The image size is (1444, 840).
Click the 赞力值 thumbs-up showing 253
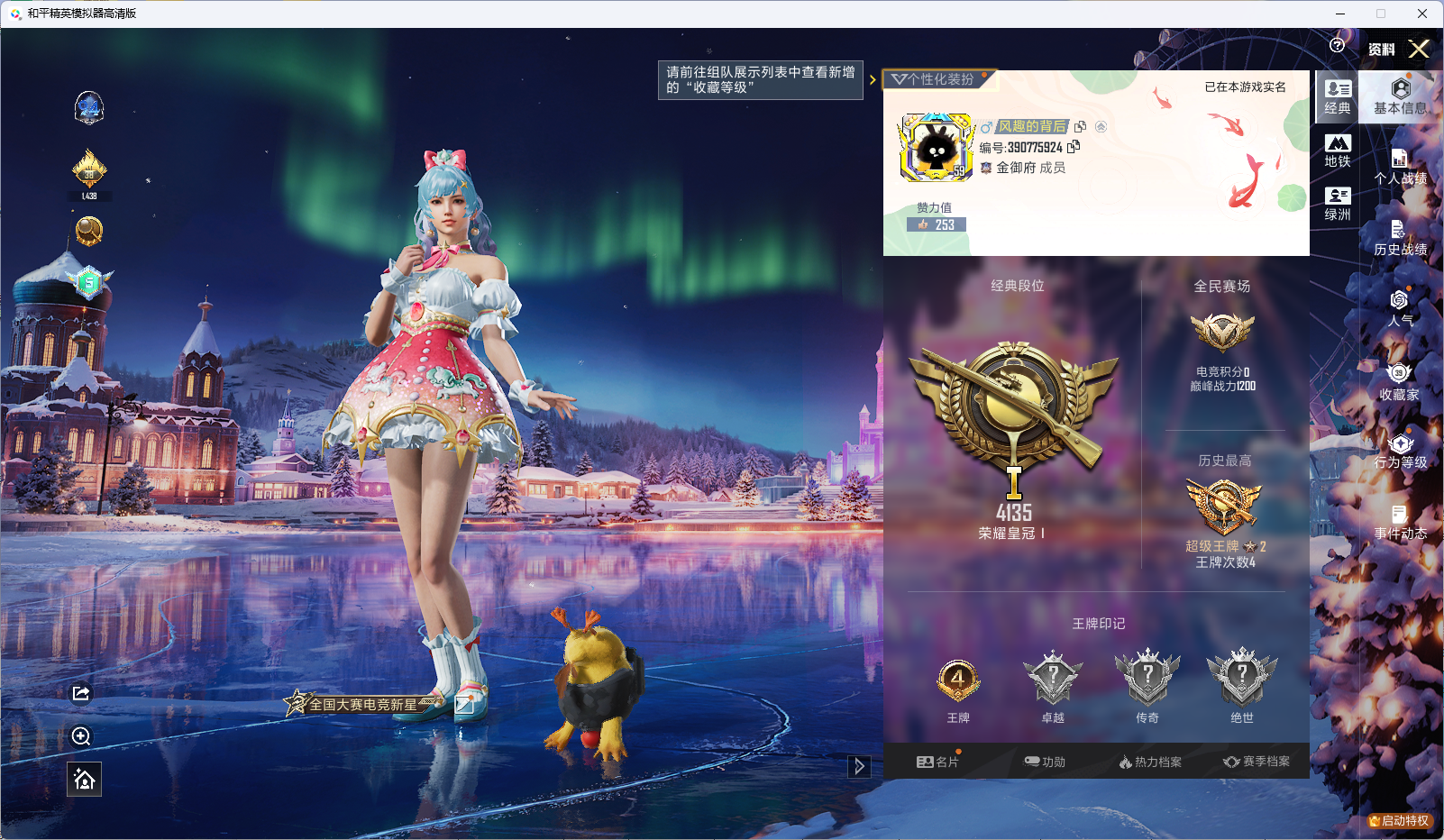pyautogui.click(x=937, y=224)
